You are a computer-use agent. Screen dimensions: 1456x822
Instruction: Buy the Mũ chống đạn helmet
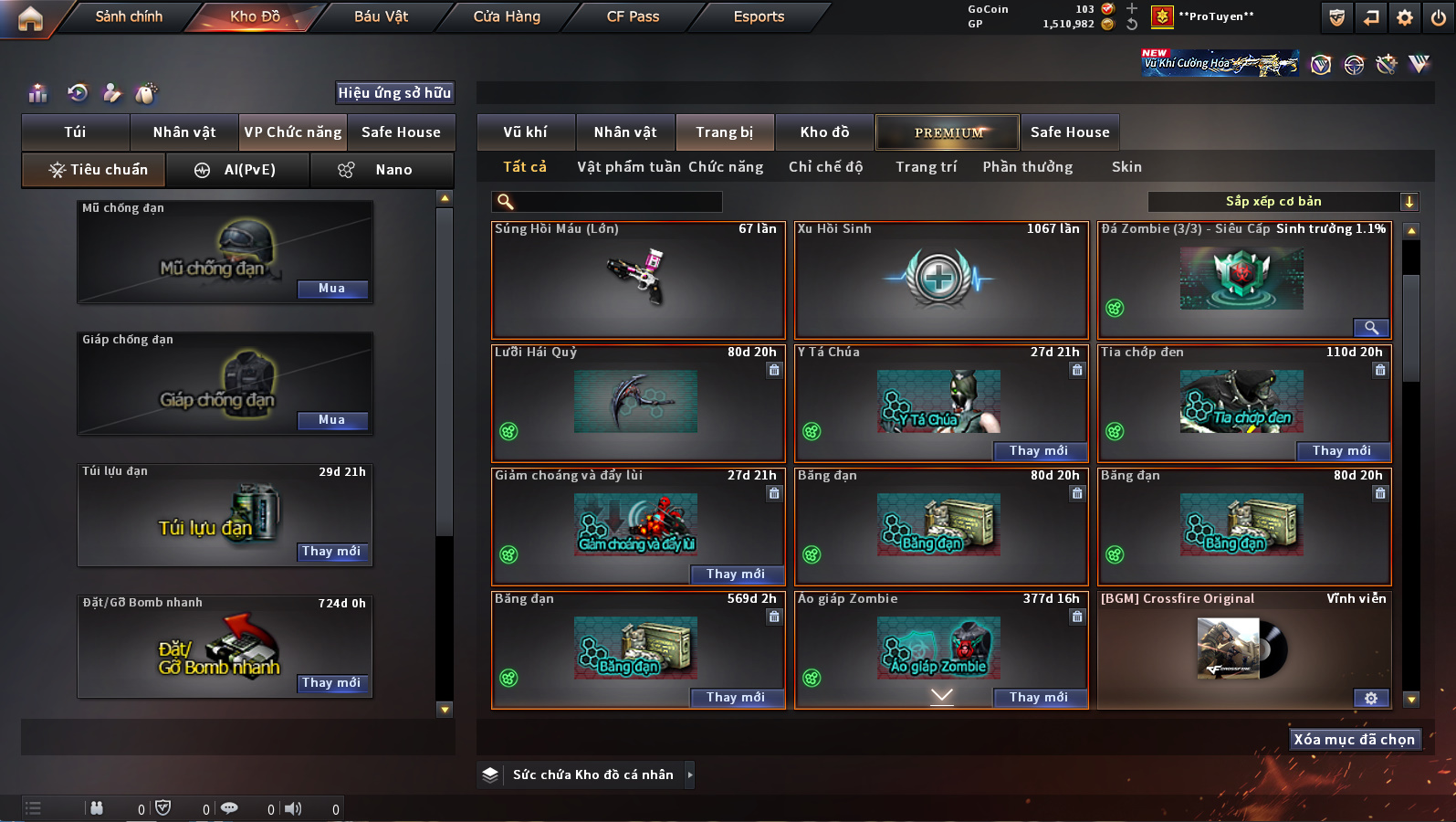[331, 289]
